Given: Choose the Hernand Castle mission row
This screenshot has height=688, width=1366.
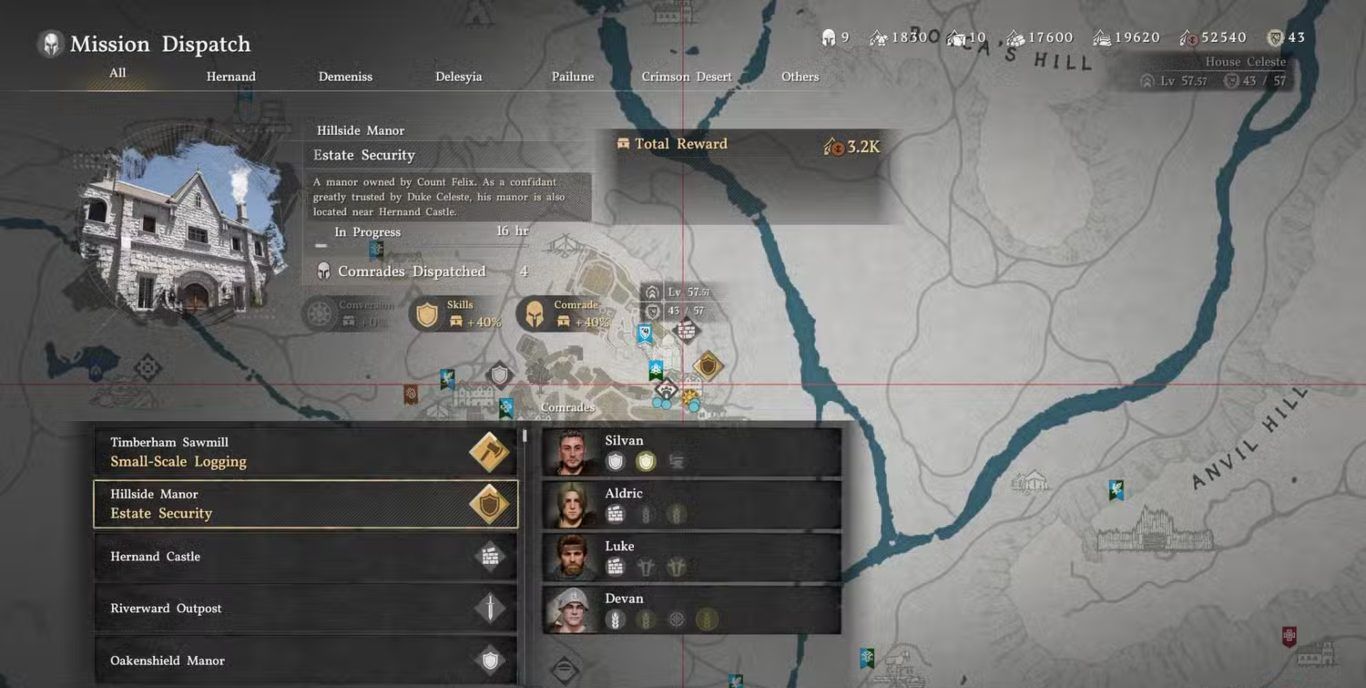Looking at the screenshot, I should point(305,557).
